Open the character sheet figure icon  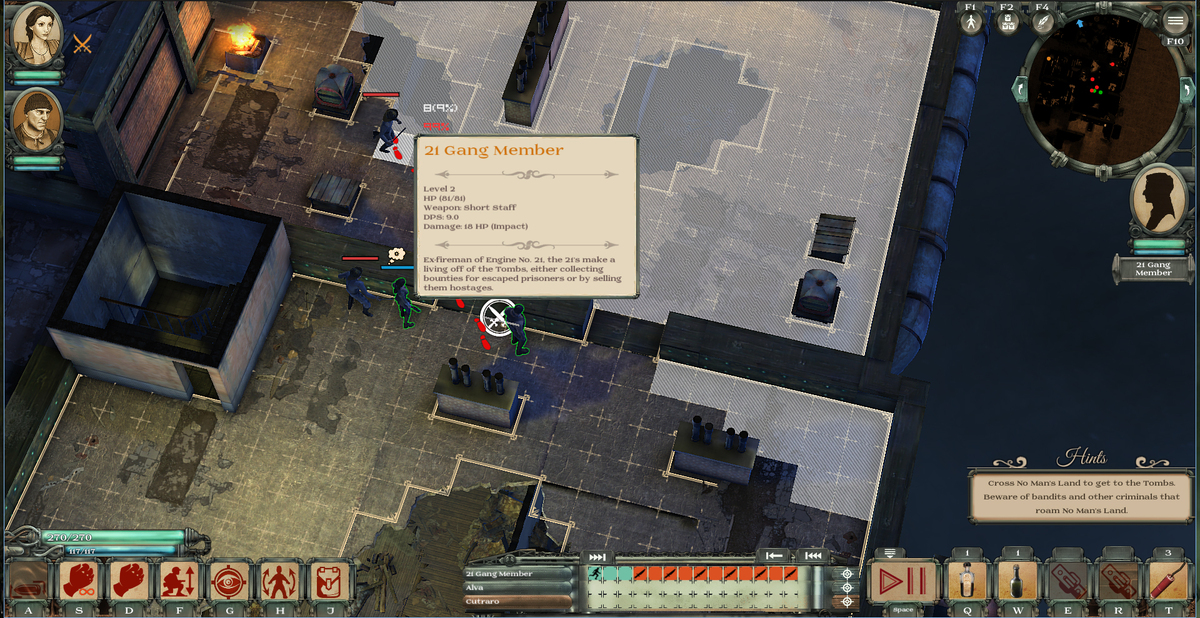970,23
